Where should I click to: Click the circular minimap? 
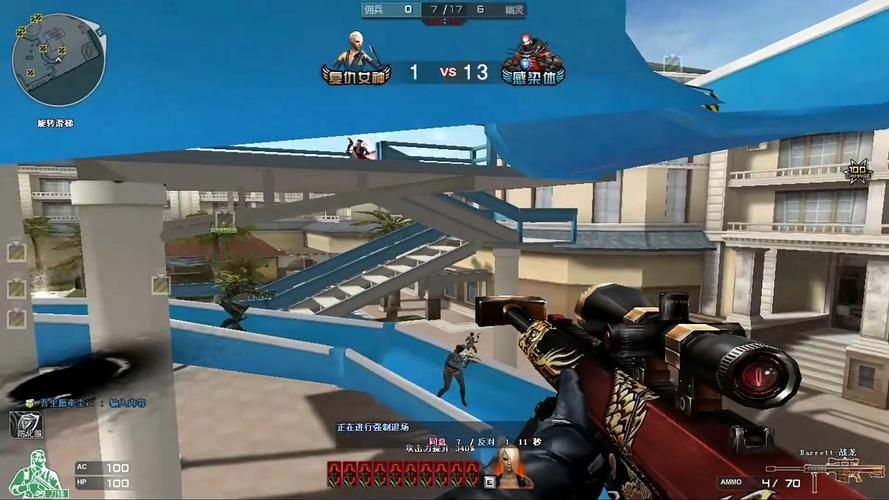pos(59,60)
